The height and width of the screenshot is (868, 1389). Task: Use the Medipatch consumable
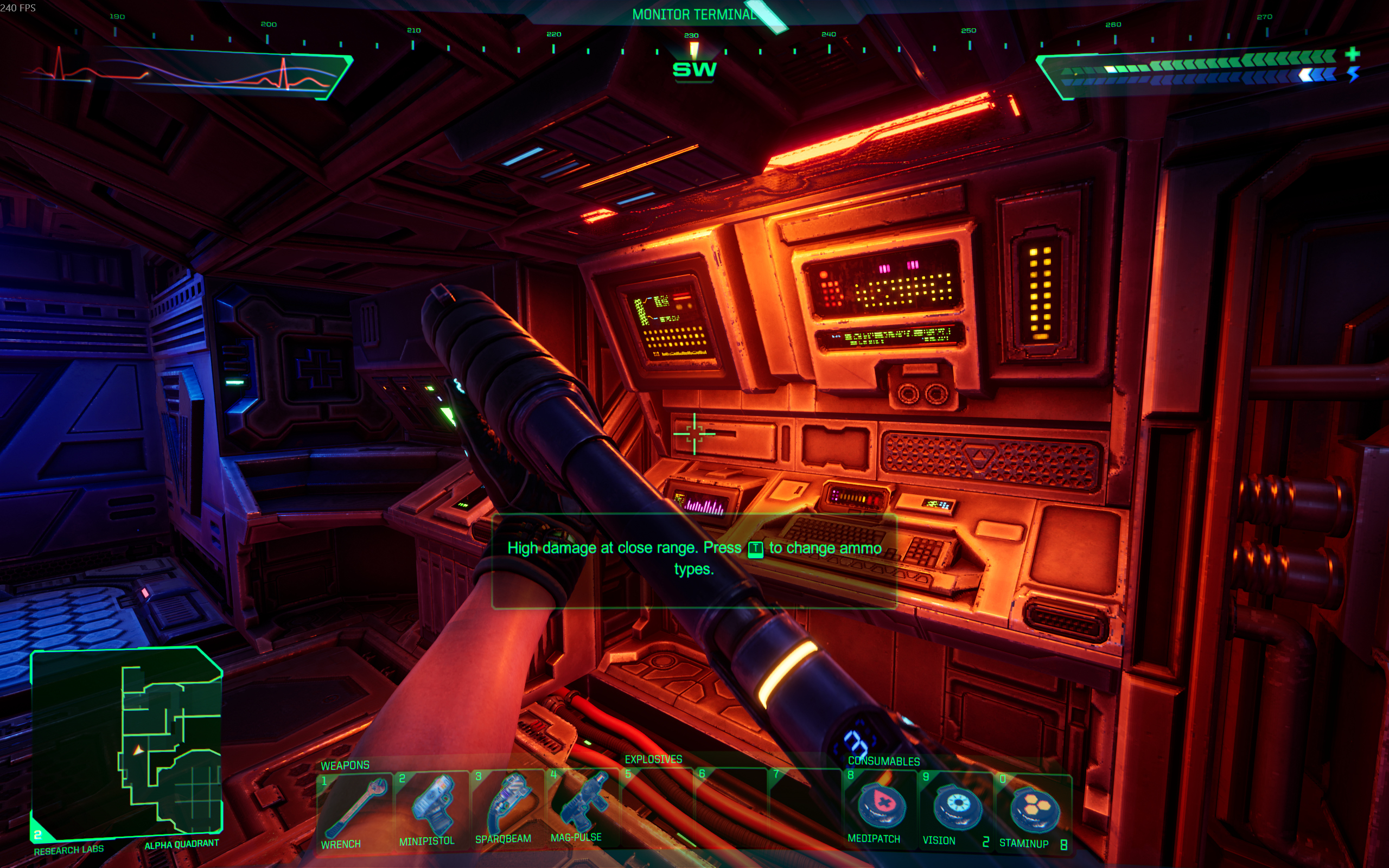click(x=880, y=808)
